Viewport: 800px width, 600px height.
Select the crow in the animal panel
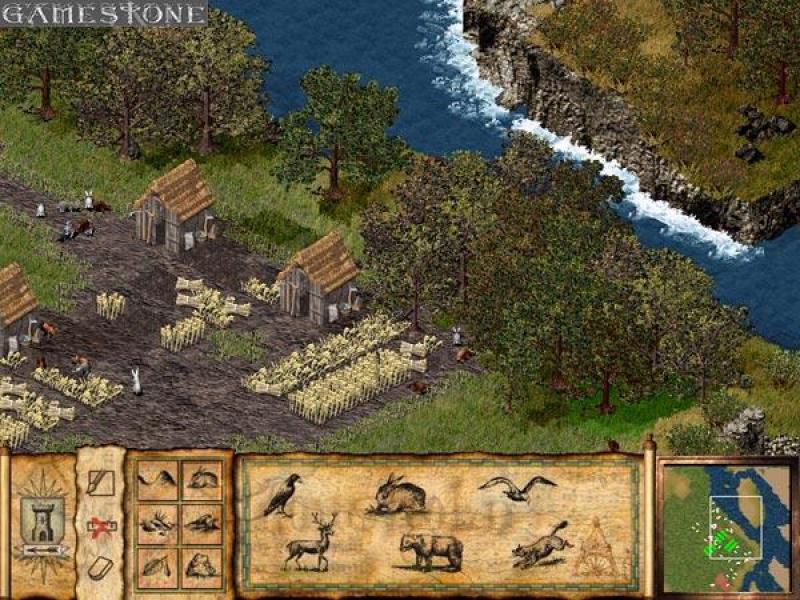(282, 495)
